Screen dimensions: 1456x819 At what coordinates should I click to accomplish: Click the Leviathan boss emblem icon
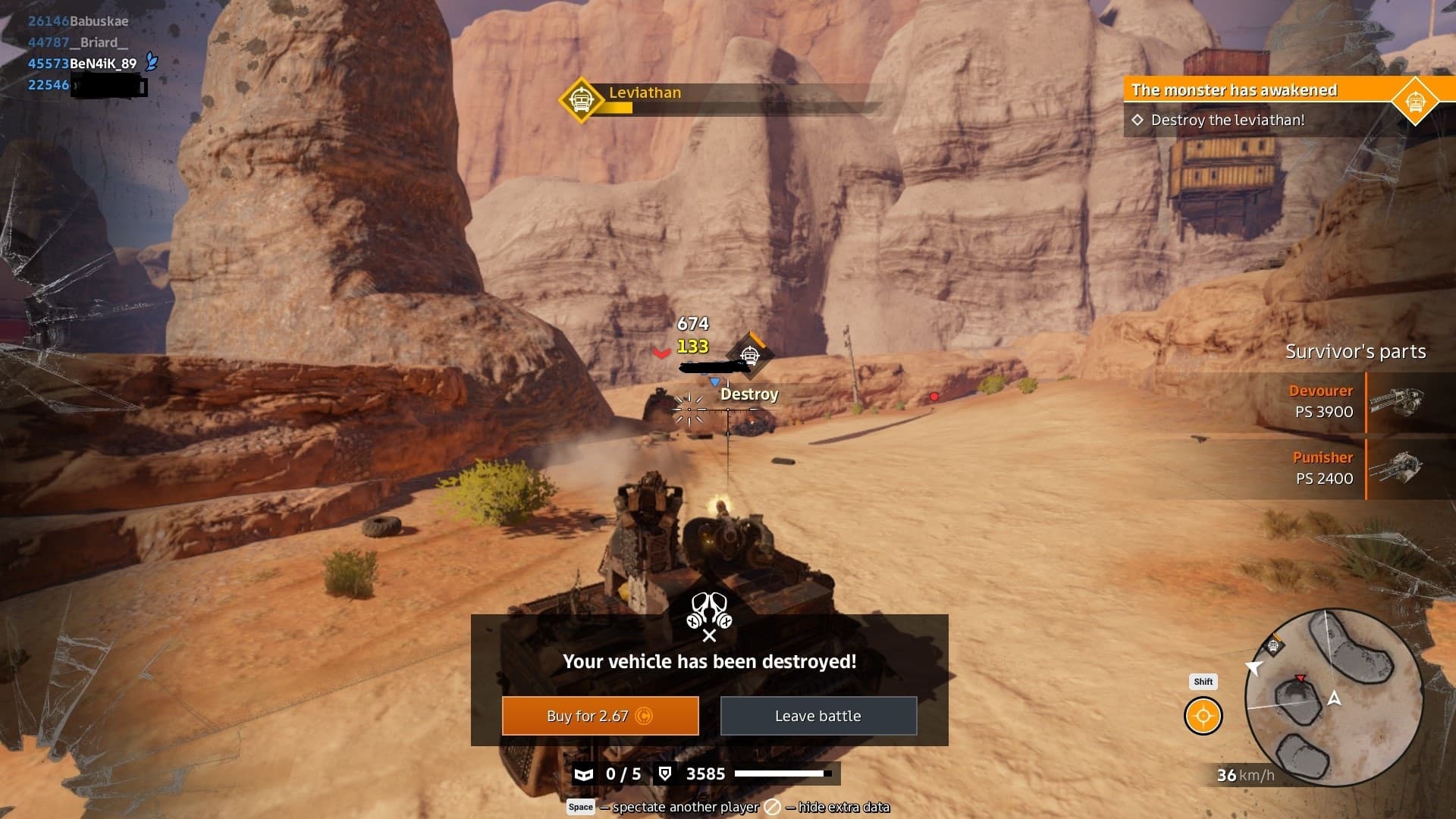(581, 100)
